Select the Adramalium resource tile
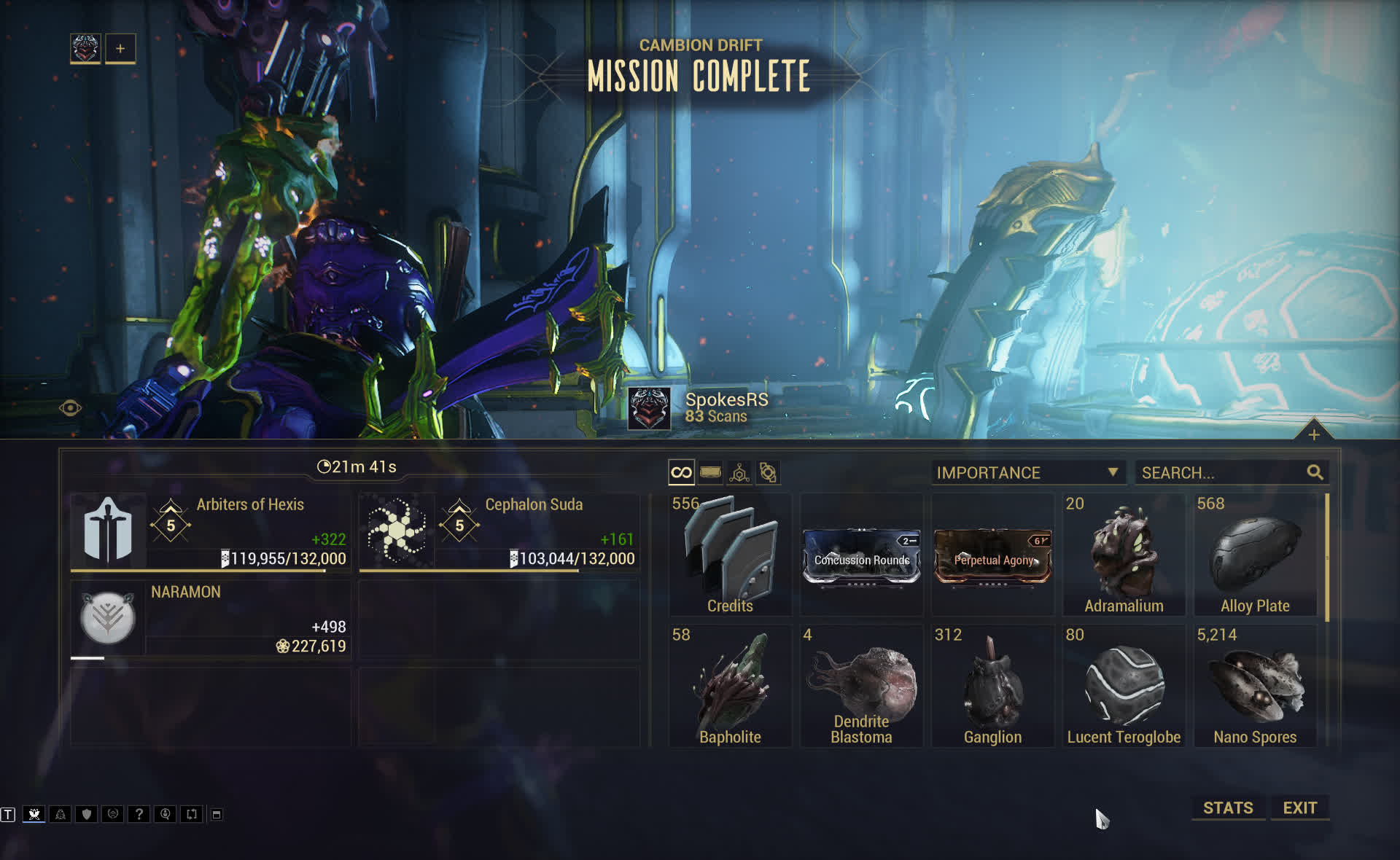This screenshot has width=1400, height=860. (x=1124, y=555)
